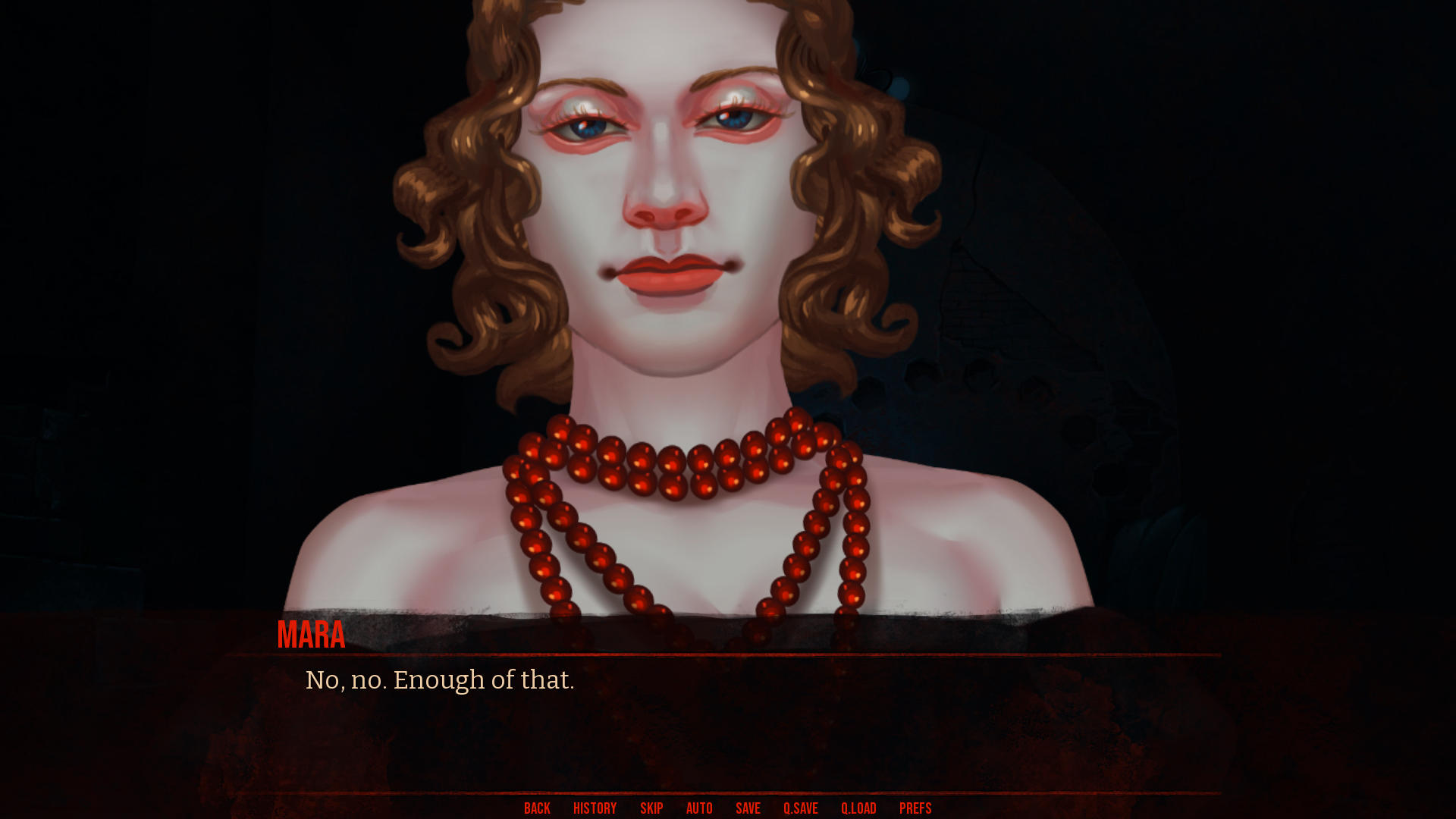1456x819 pixels.
Task: Open the Prefs settings screen
Action: pyautogui.click(x=915, y=808)
